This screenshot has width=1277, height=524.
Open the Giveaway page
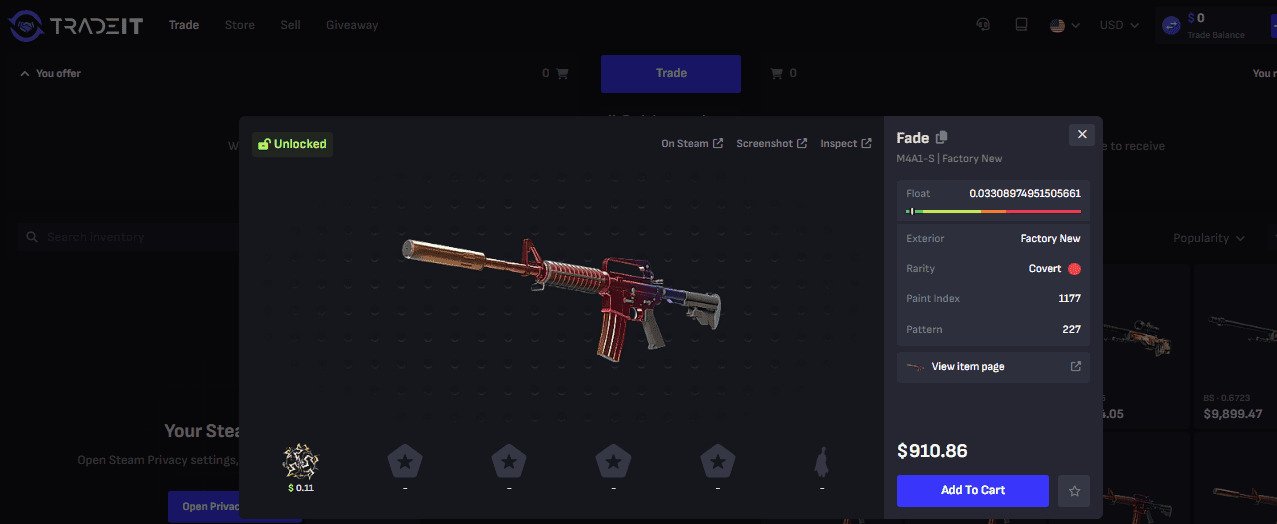click(x=352, y=25)
